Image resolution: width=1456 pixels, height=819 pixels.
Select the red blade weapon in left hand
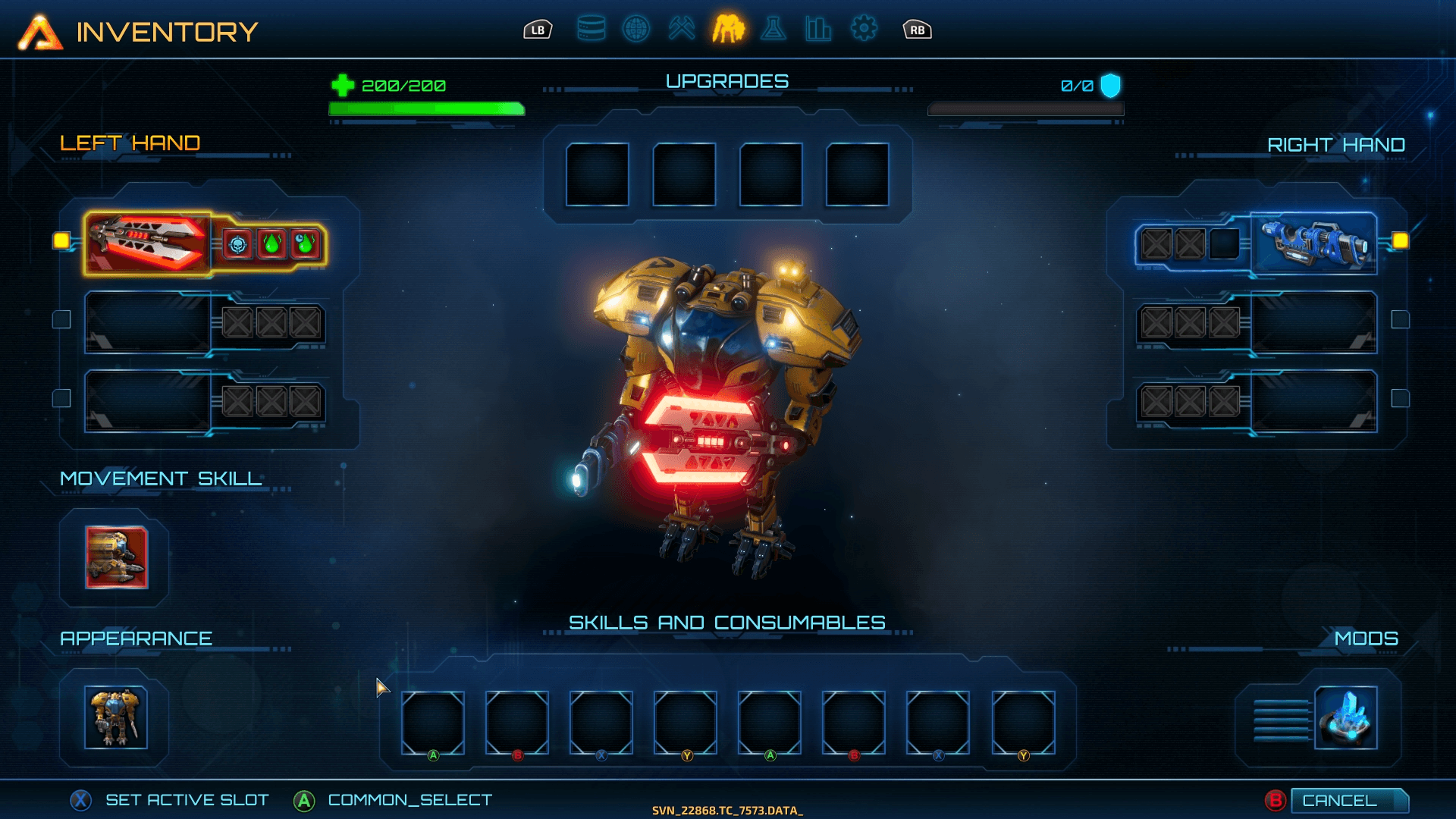click(148, 243)
